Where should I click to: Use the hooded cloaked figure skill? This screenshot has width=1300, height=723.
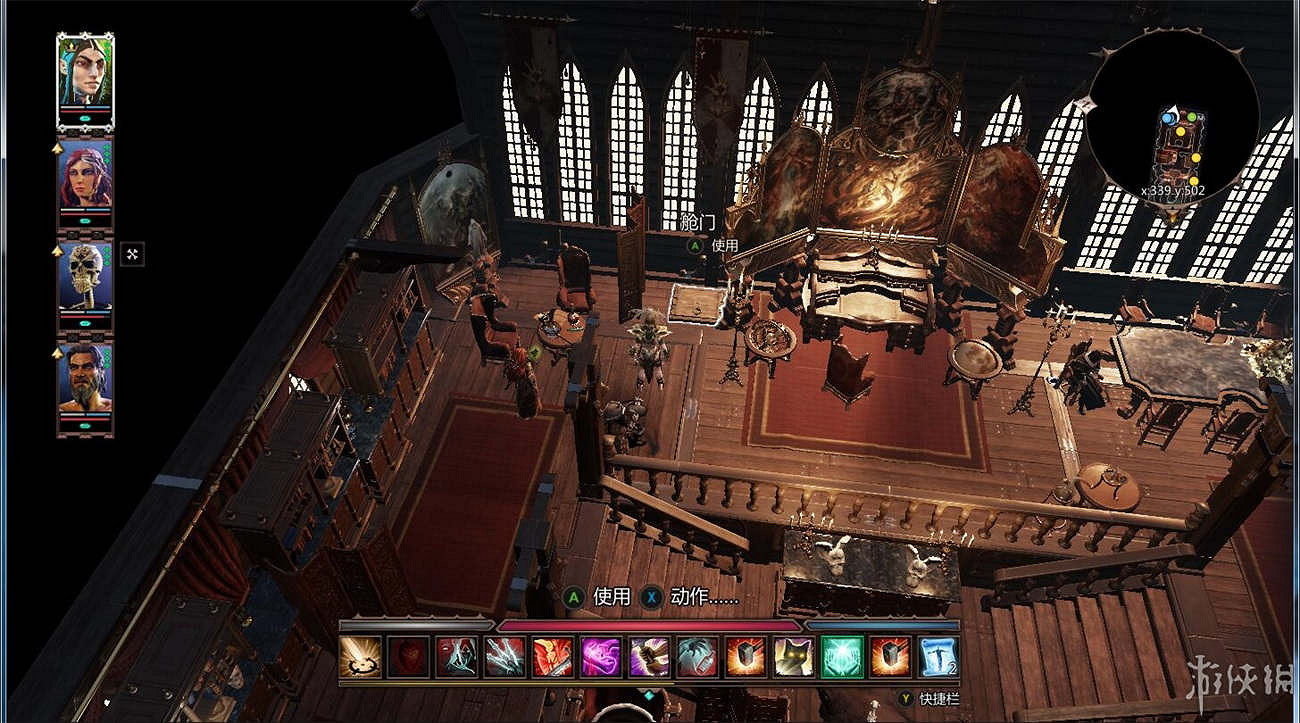456,657
